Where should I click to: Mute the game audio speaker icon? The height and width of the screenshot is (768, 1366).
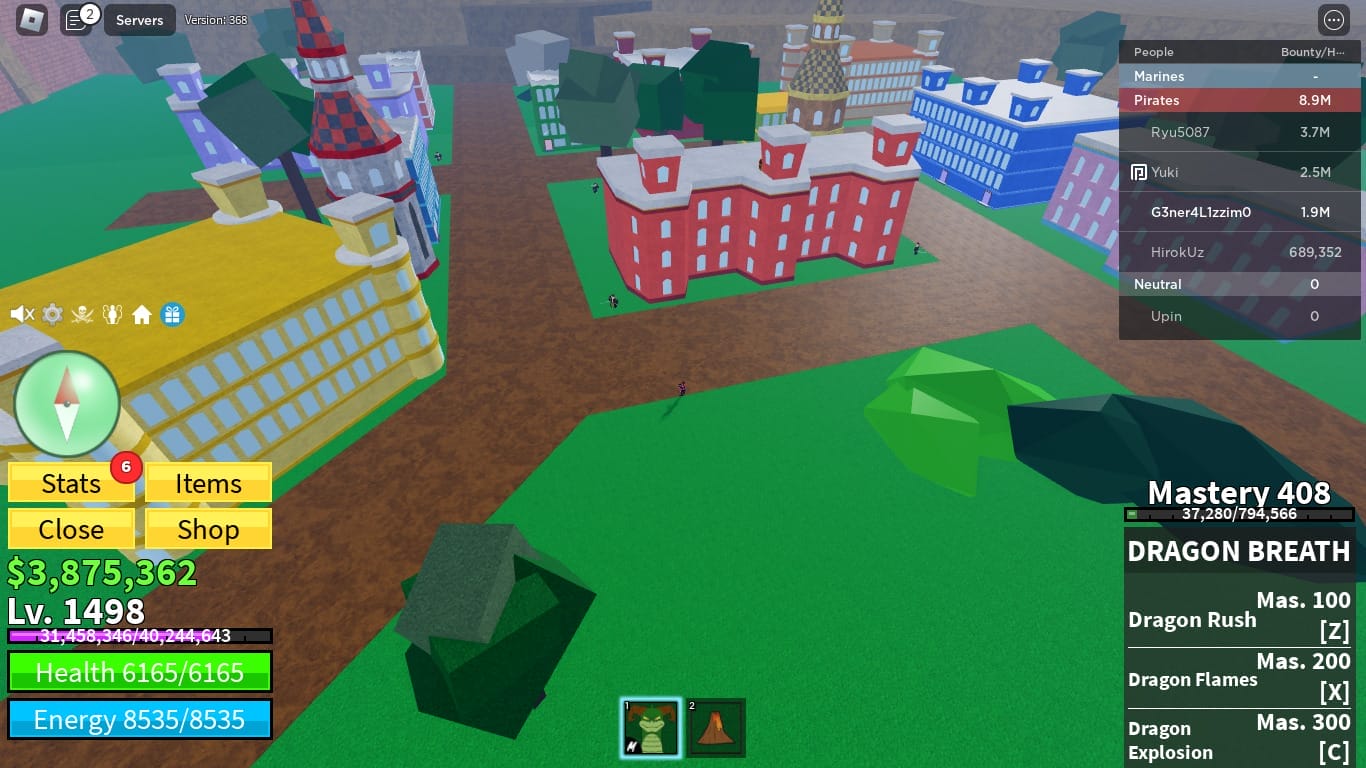point(21,313)
